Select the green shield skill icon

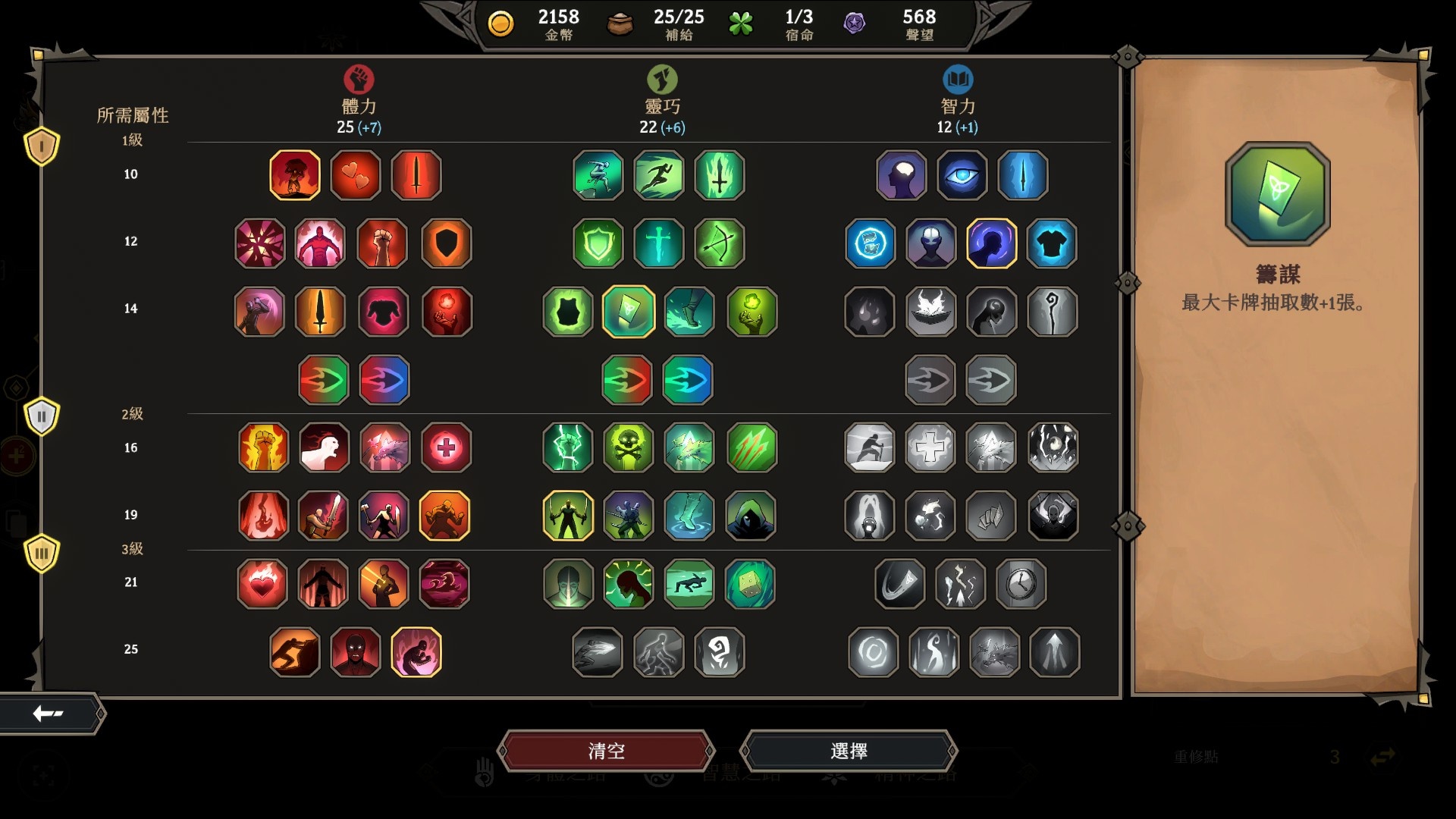598,243
